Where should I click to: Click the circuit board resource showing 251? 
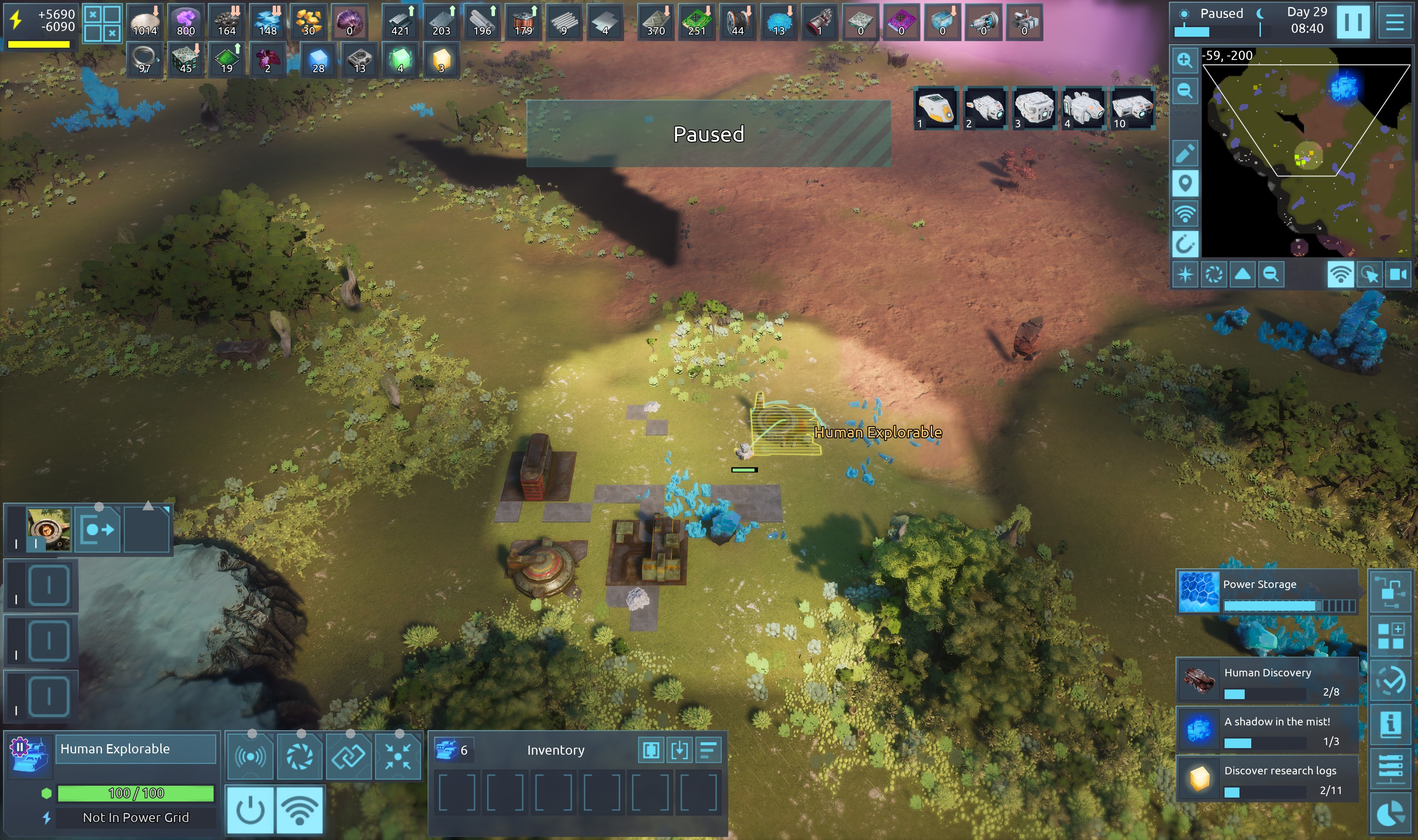[697, 22]
